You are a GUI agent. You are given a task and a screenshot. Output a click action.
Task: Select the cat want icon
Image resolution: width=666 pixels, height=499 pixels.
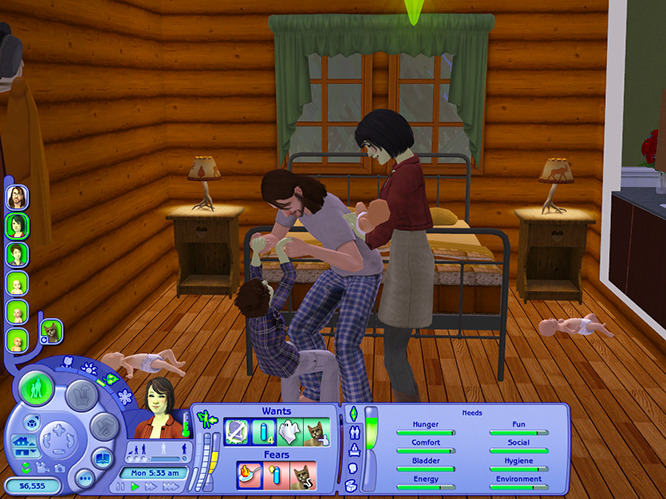pyautogui.click(x=316, y=432)
